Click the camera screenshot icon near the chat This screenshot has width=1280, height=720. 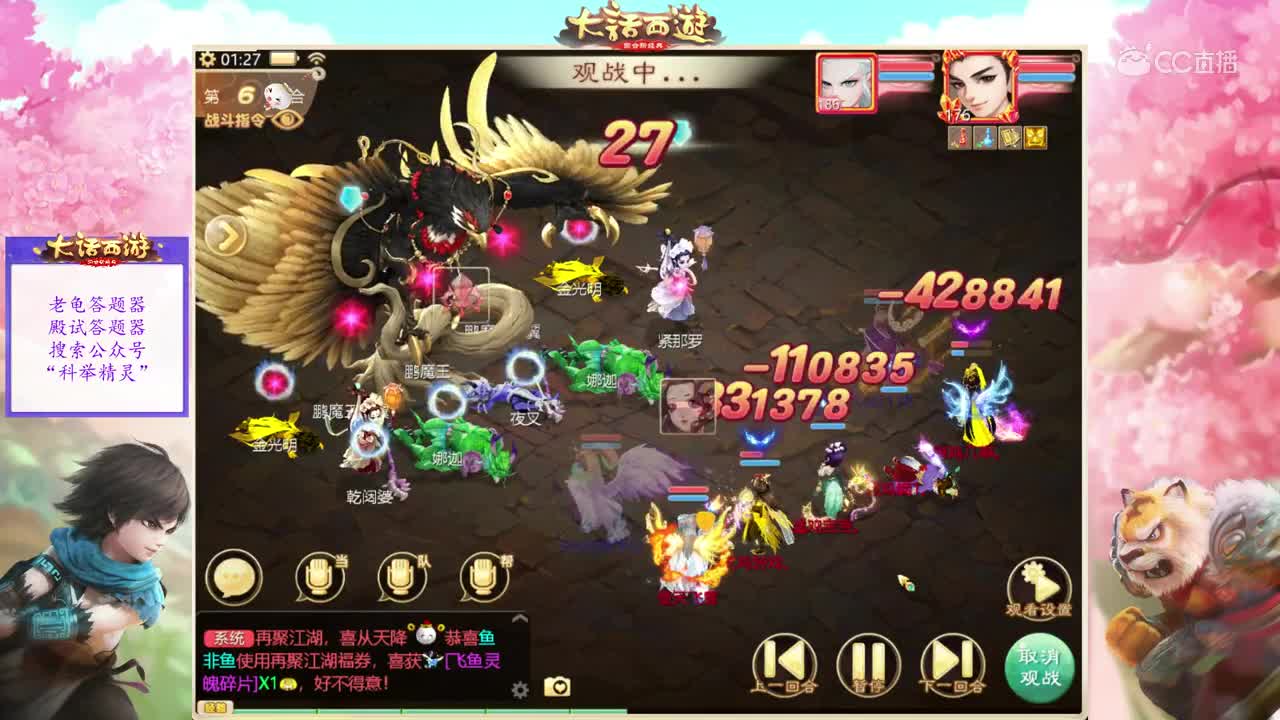tap(557, 687)
